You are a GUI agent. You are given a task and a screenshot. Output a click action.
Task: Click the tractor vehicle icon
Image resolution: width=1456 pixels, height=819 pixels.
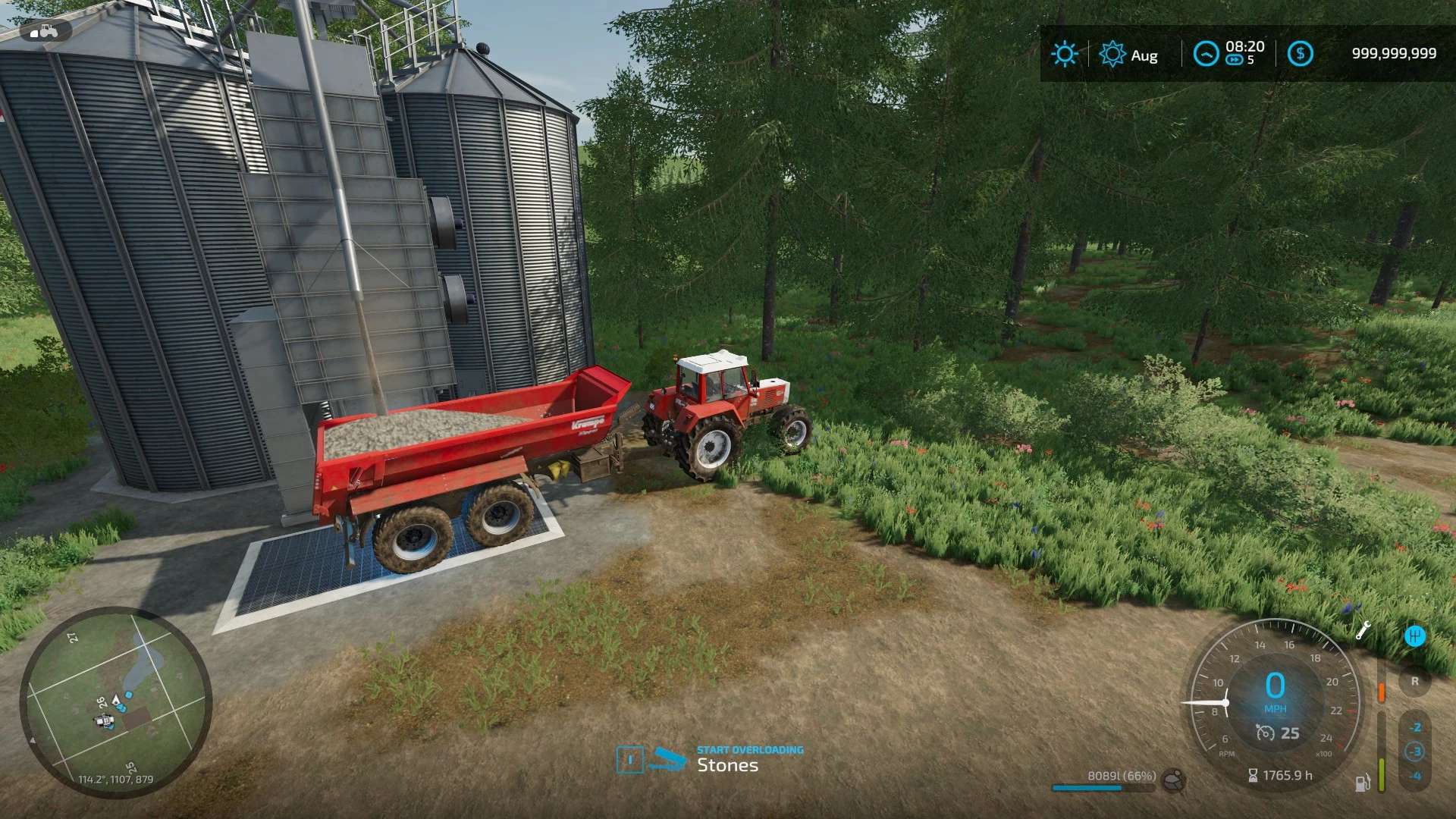pos(44,32)
